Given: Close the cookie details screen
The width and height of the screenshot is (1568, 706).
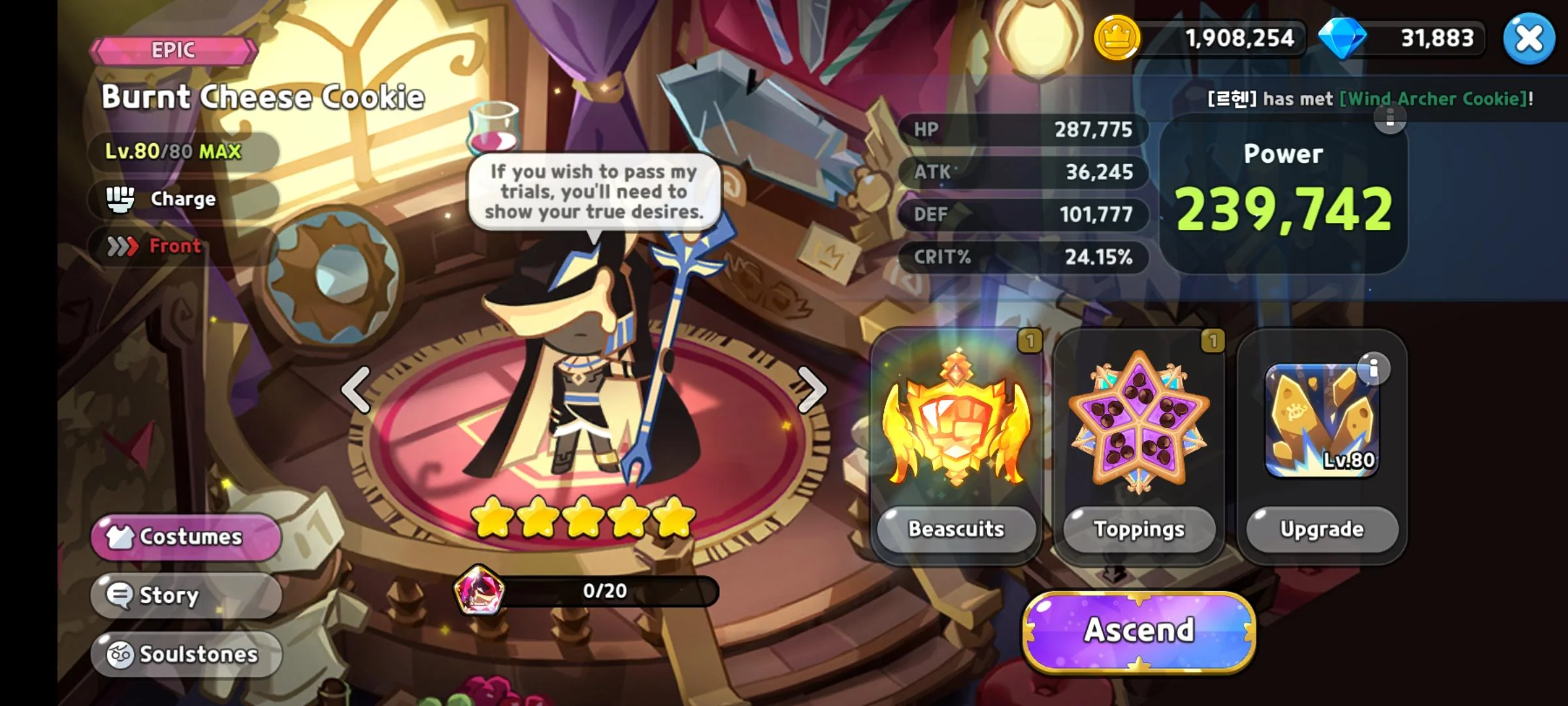Looking at the screenshot, I should pos(1529,39).
